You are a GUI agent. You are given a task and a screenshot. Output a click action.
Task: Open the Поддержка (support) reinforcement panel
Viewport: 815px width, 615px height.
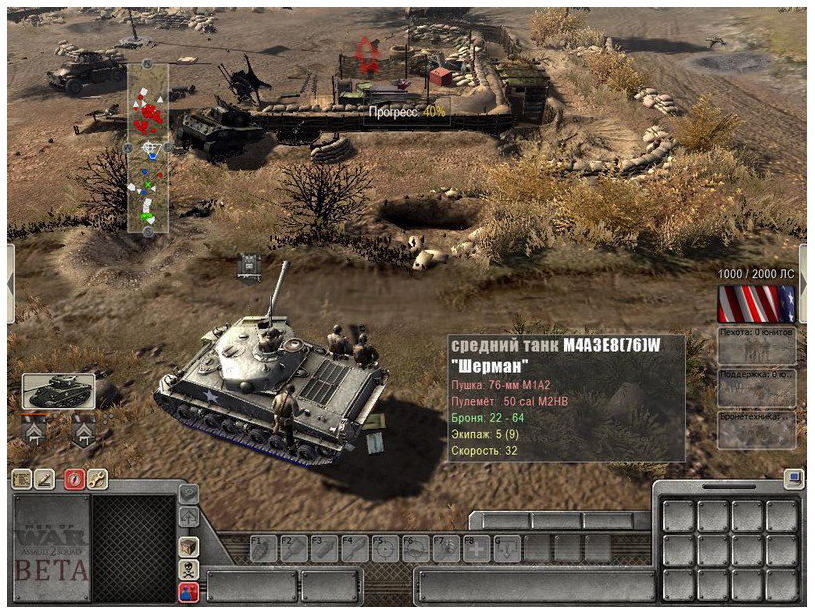pos(757,387)
